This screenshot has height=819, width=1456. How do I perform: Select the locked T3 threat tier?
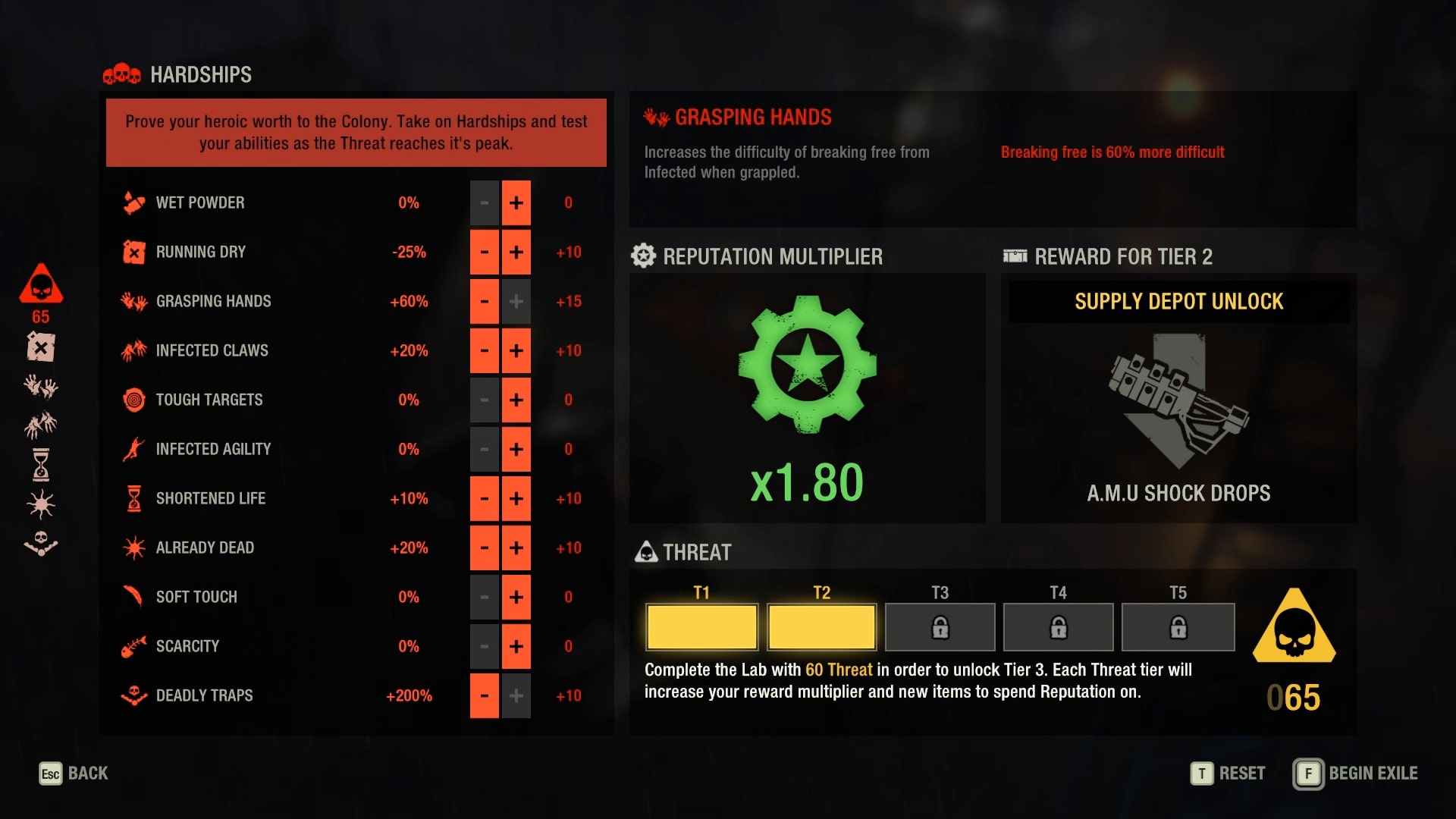[940, 627]
